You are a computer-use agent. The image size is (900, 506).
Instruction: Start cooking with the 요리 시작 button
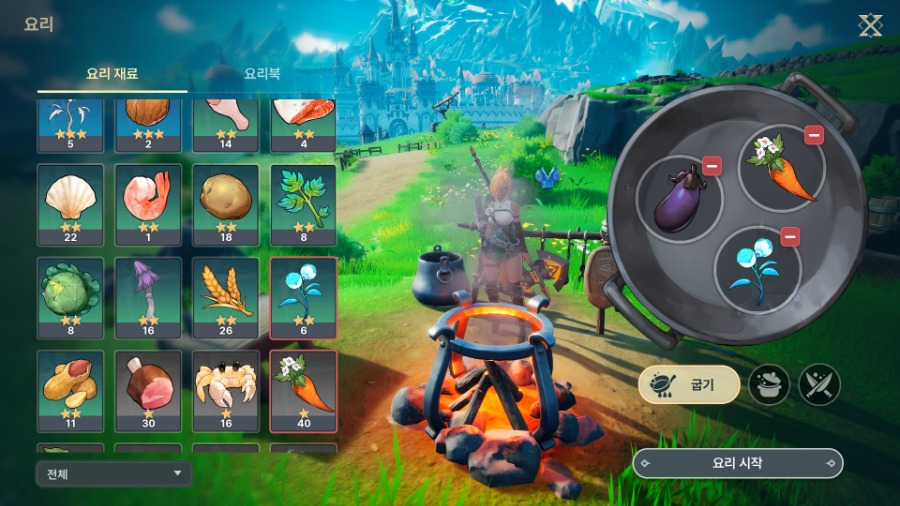coord(738,463)
